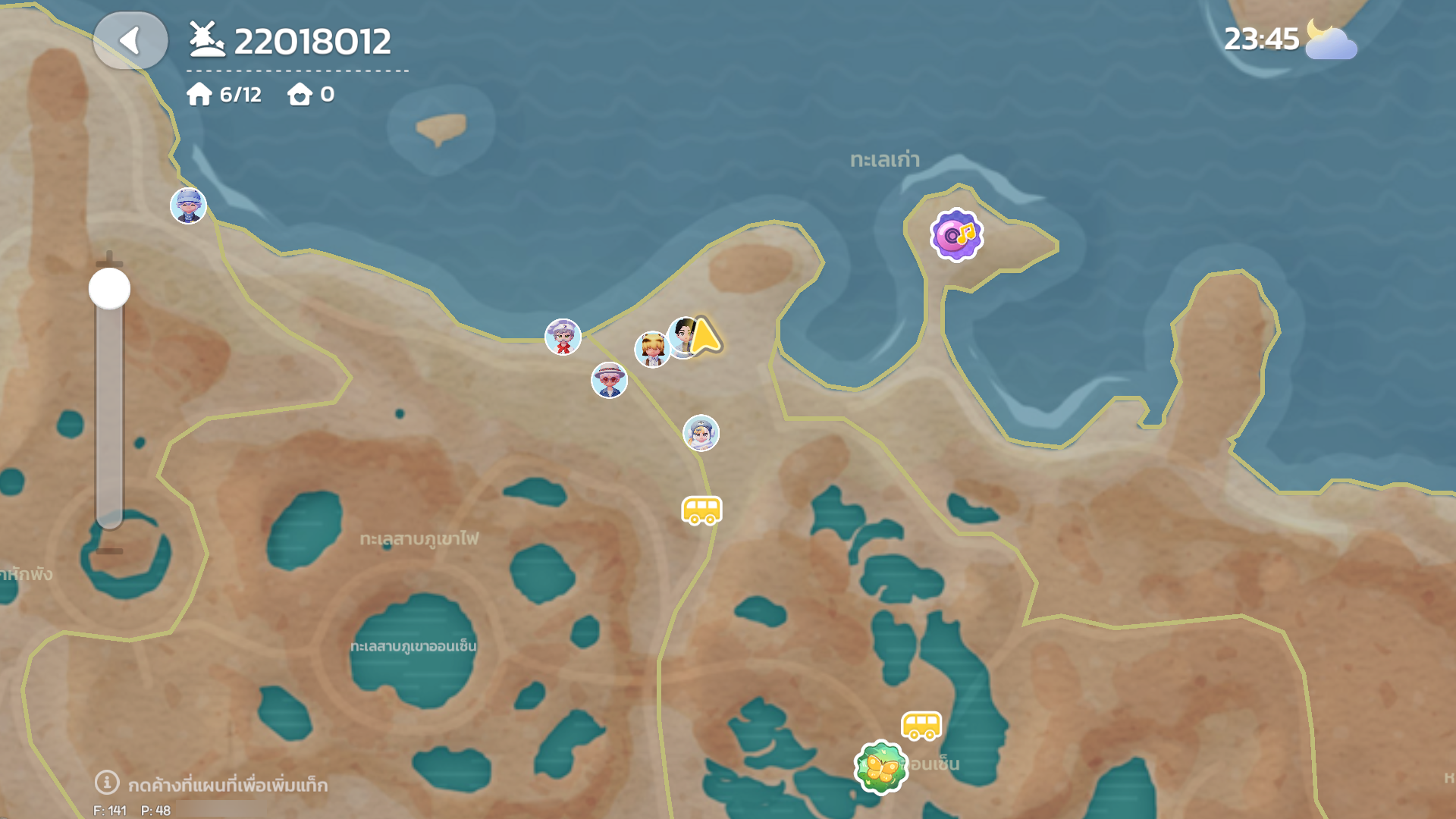The height and width of the screenshot is (819, 1456).
Task: Go back using the arrow button
Action: click(130, 41)
